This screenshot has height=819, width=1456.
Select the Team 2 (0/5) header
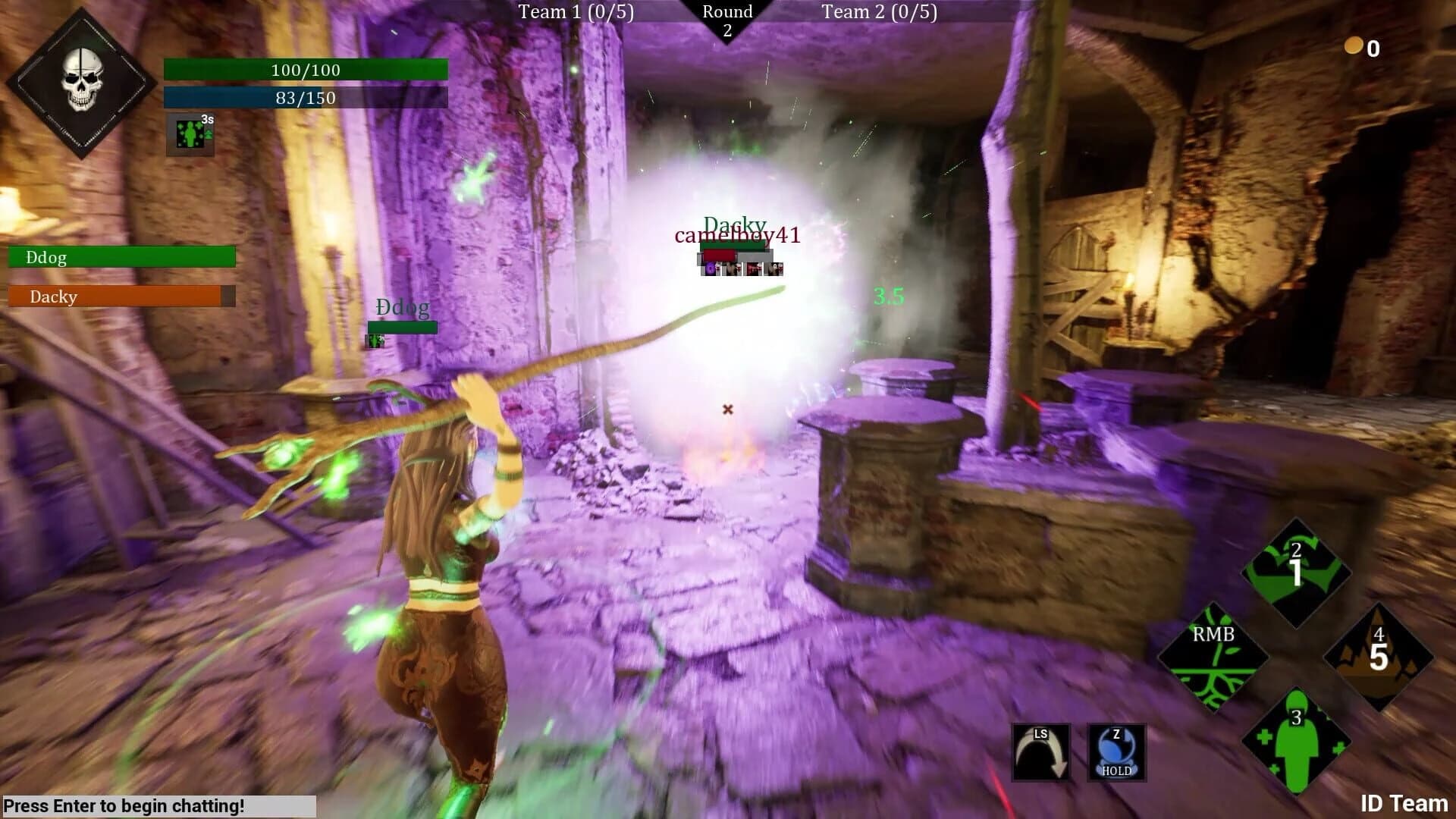pos(878,12)
